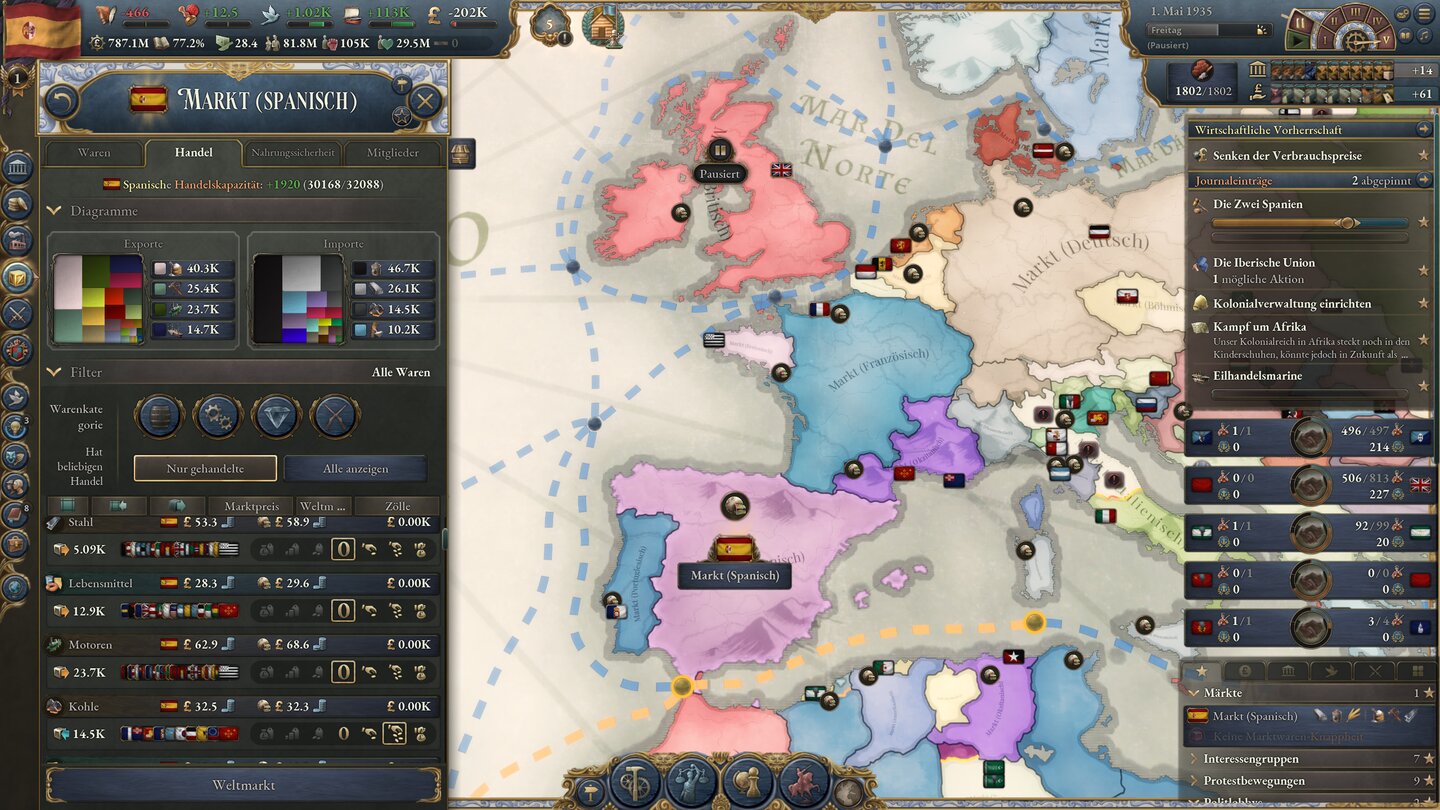The width and height of the screenshot is (1440, 810).
Task: Enable the 'Nur gehandelte' filter option
Action: tap(205, 468)
